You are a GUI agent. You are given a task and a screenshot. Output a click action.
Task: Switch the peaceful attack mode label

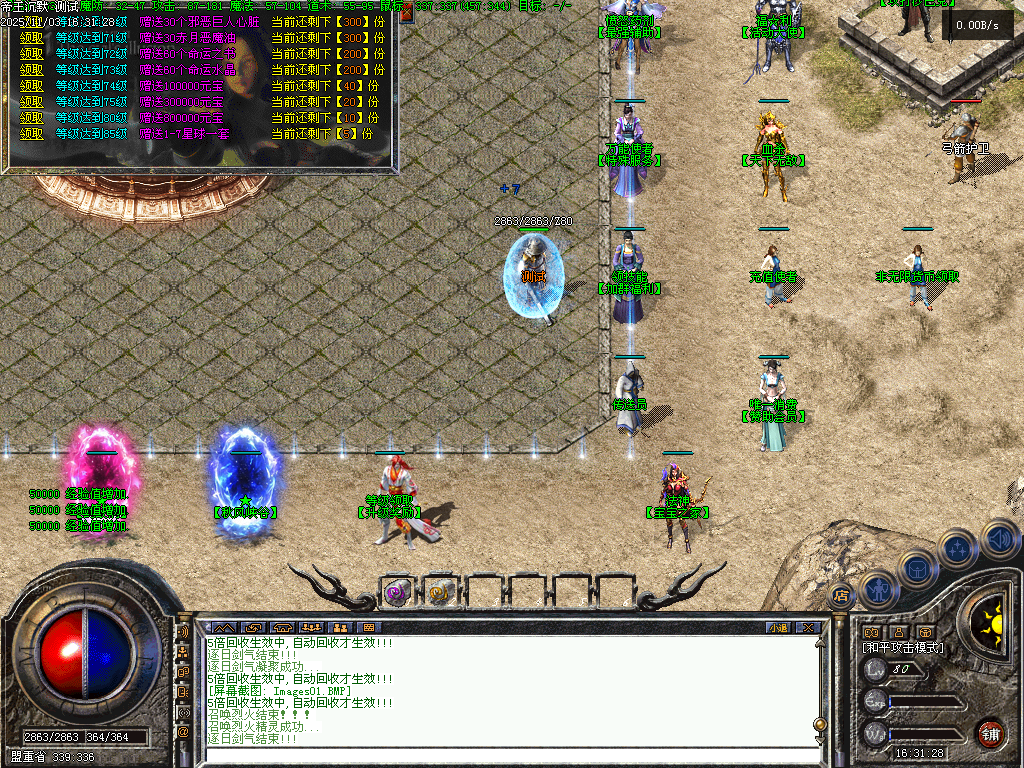[x=903, y=648]
